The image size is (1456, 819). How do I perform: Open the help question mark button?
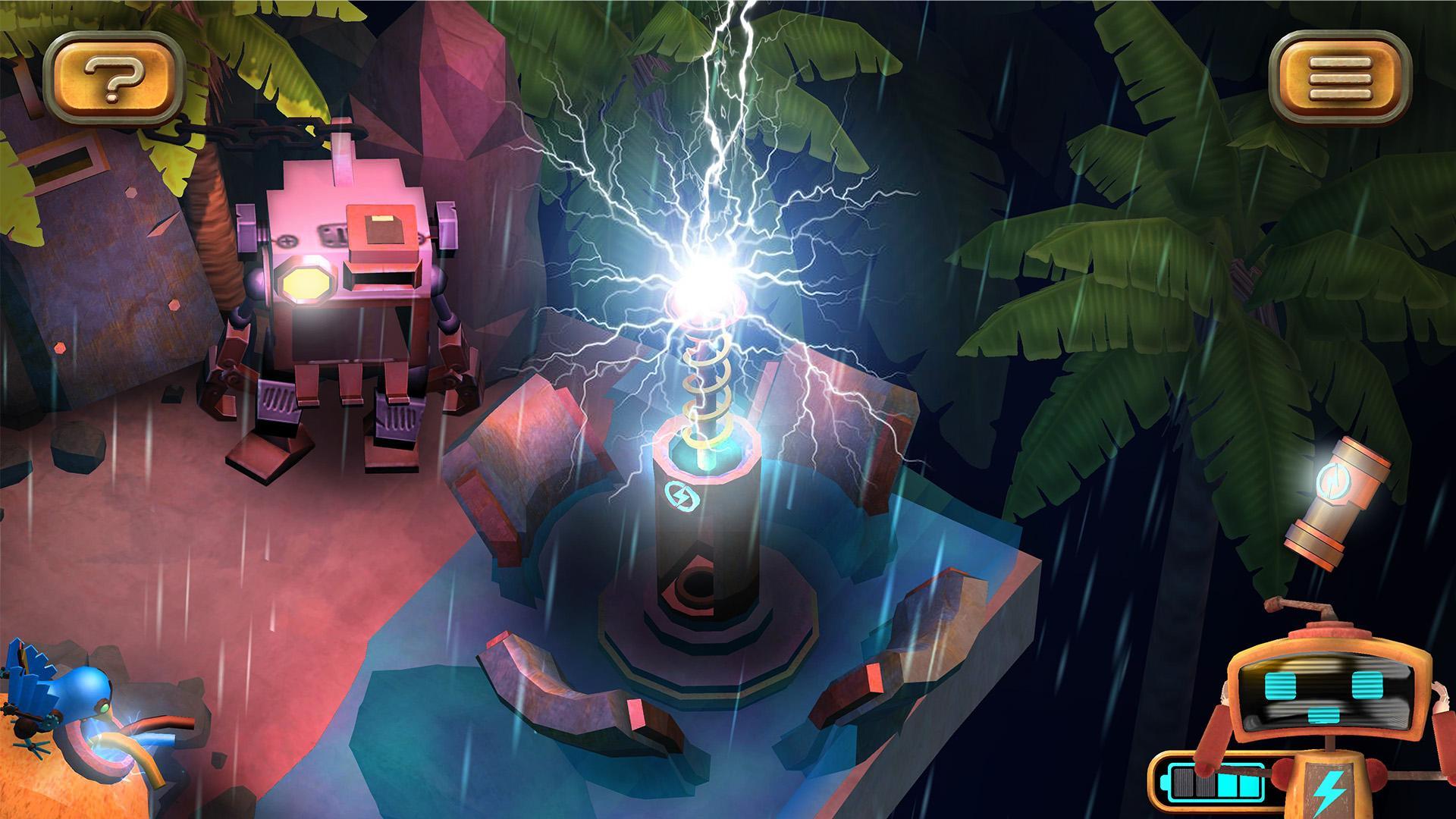[112, 76]
